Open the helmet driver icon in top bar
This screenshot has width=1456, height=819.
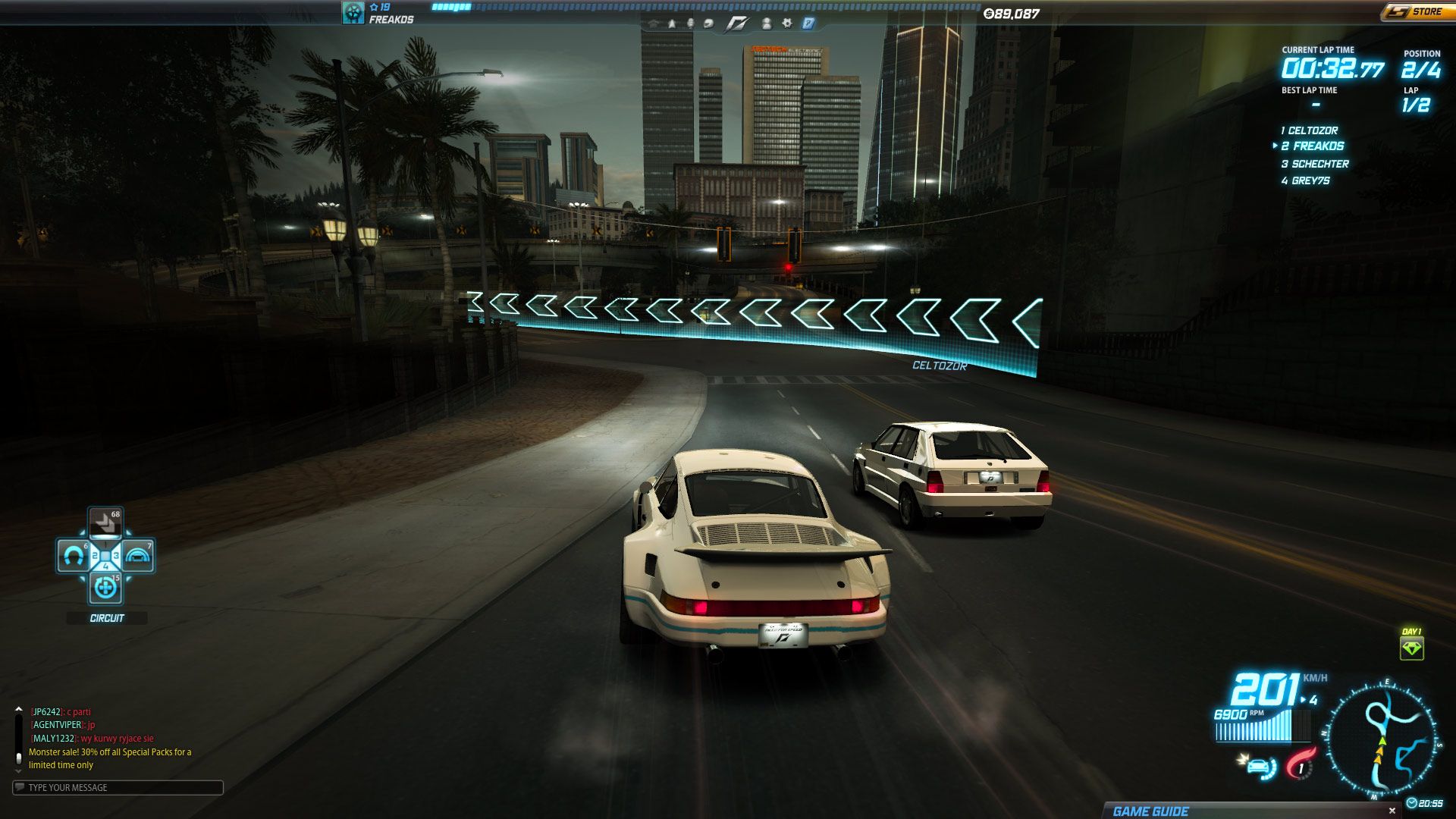coord(708,24)
